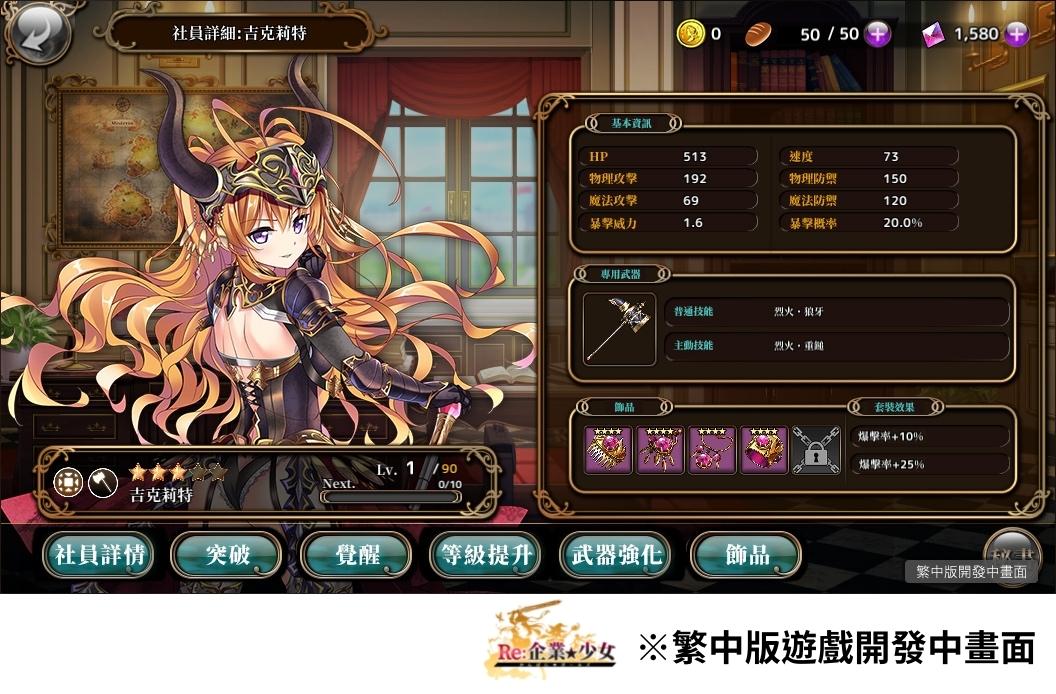Open 武器強化 weapon enhancement

tap(615, 555)
